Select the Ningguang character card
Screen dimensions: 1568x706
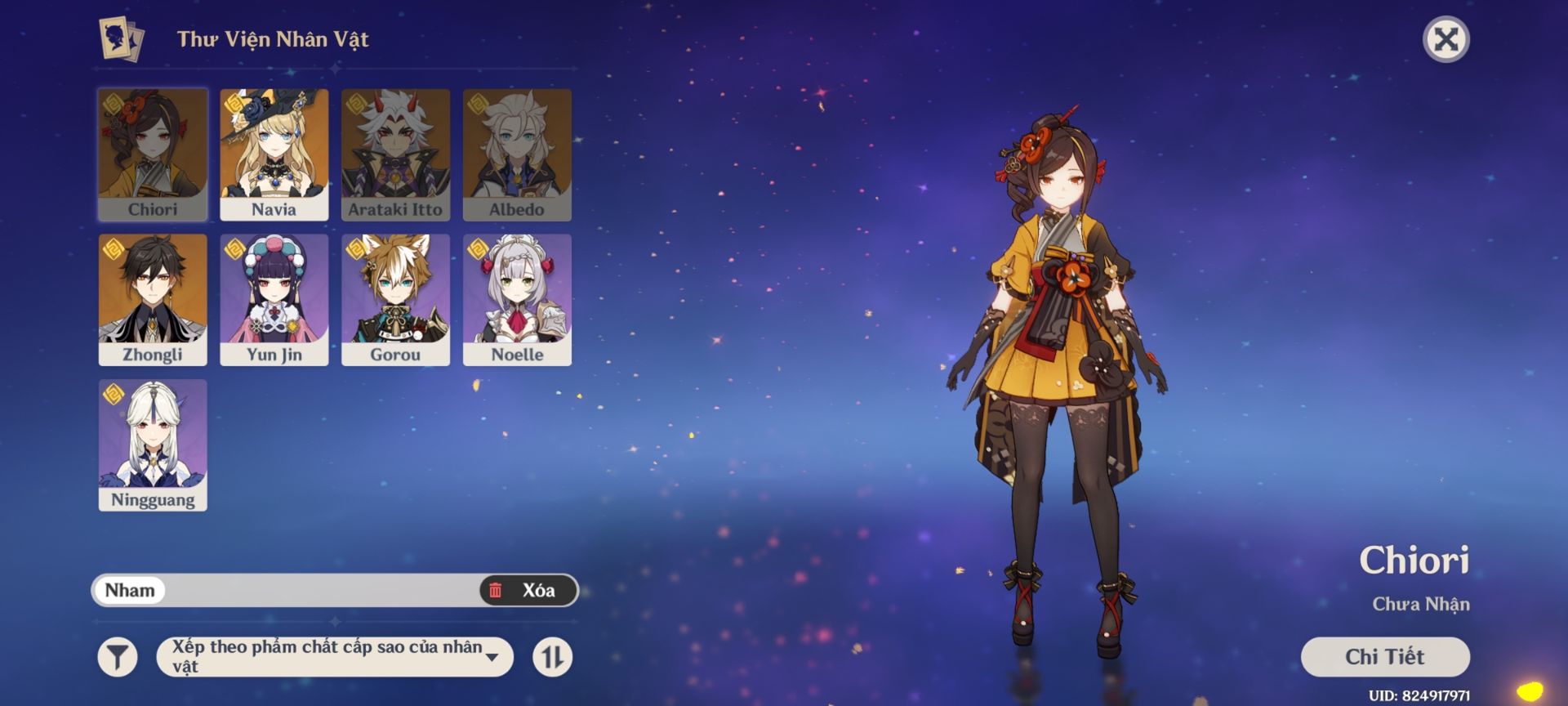pos(153,445)
